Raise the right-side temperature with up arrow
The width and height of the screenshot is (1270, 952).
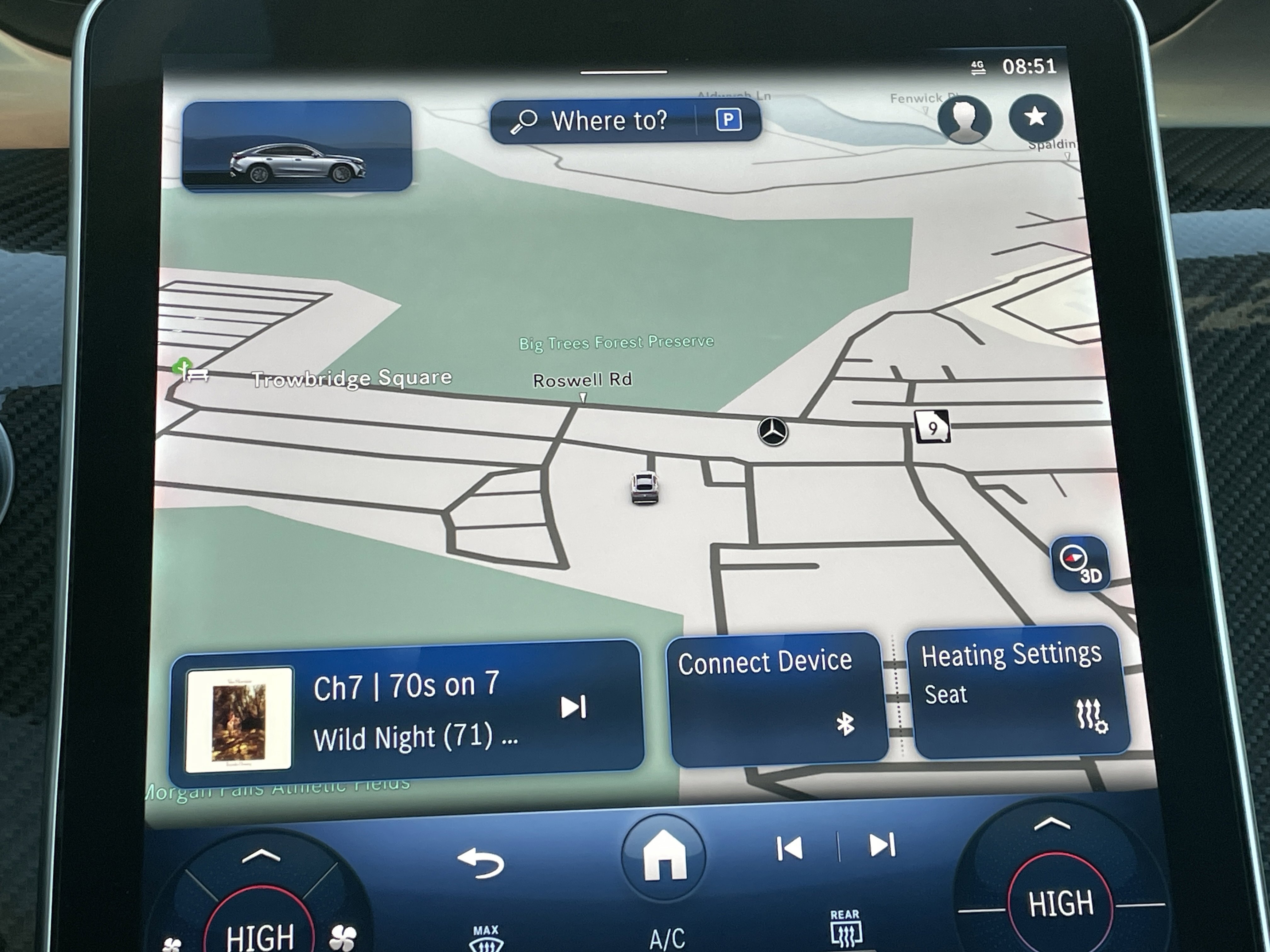[1051, 824]
